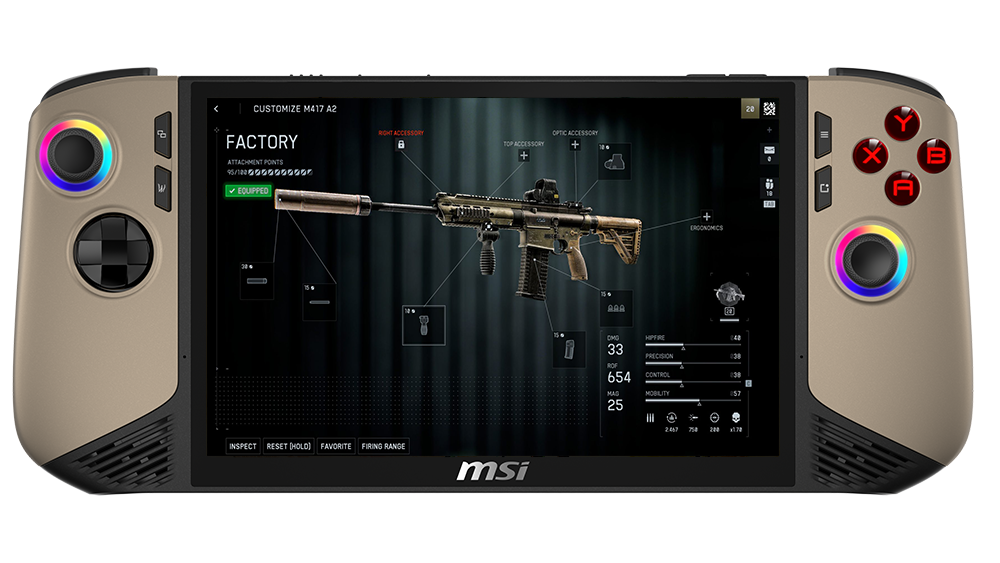
Task: Open the Inspect weapon view
Action: pyautogui.click(x=242, y=446)
